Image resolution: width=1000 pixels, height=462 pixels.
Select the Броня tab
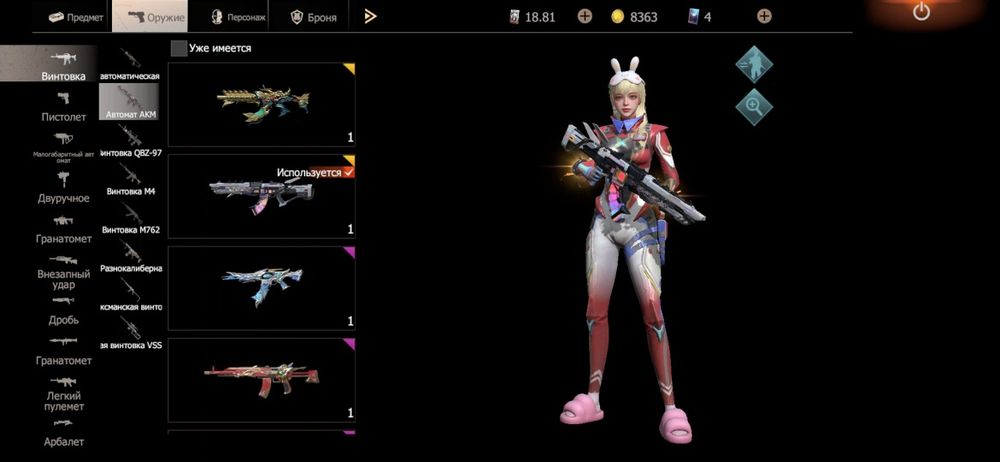(x=312, y=17)
